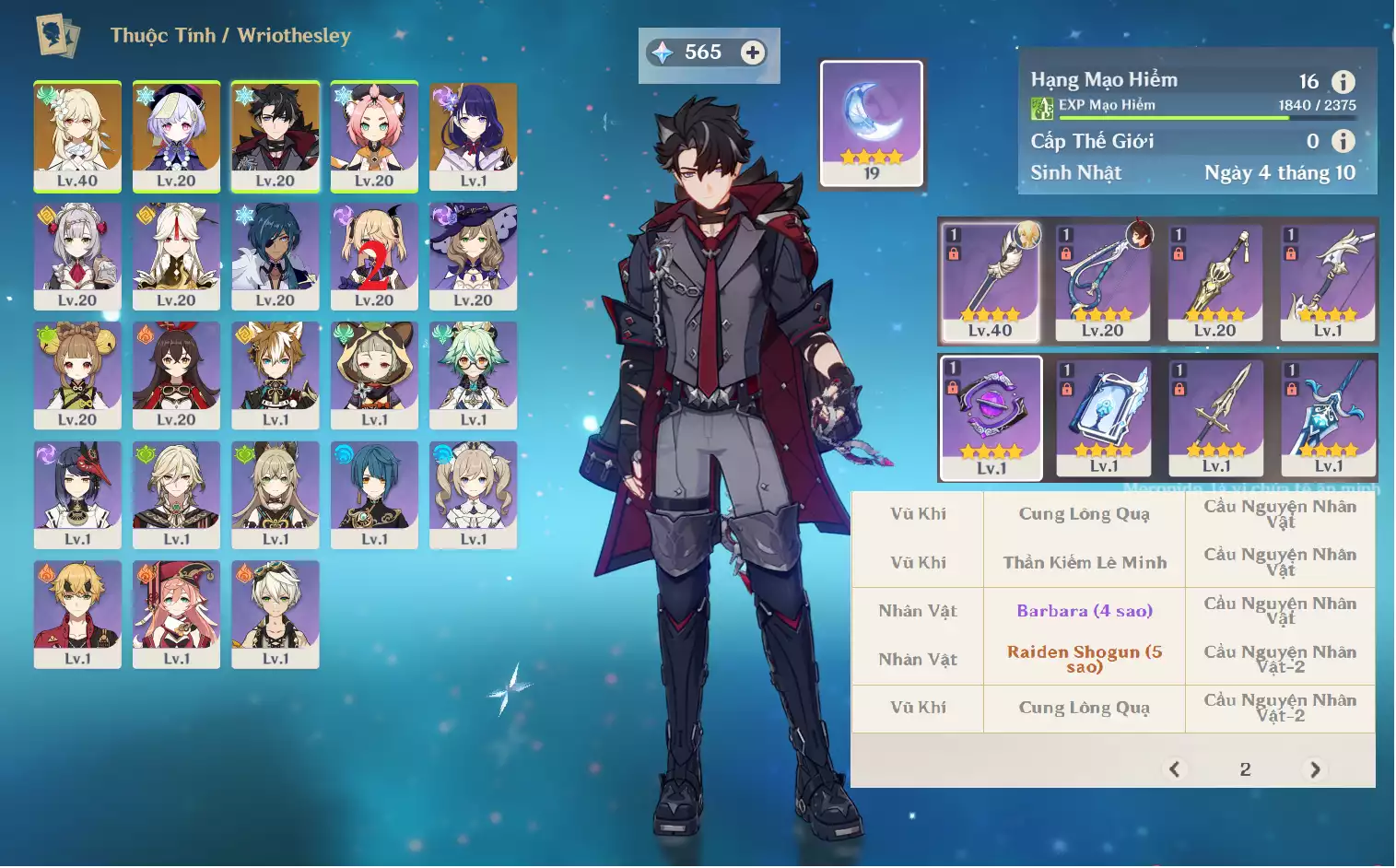Select Lumine's Lv.40 character portrait
Screen dimensions: 1396x868
(x=77, y=135)
